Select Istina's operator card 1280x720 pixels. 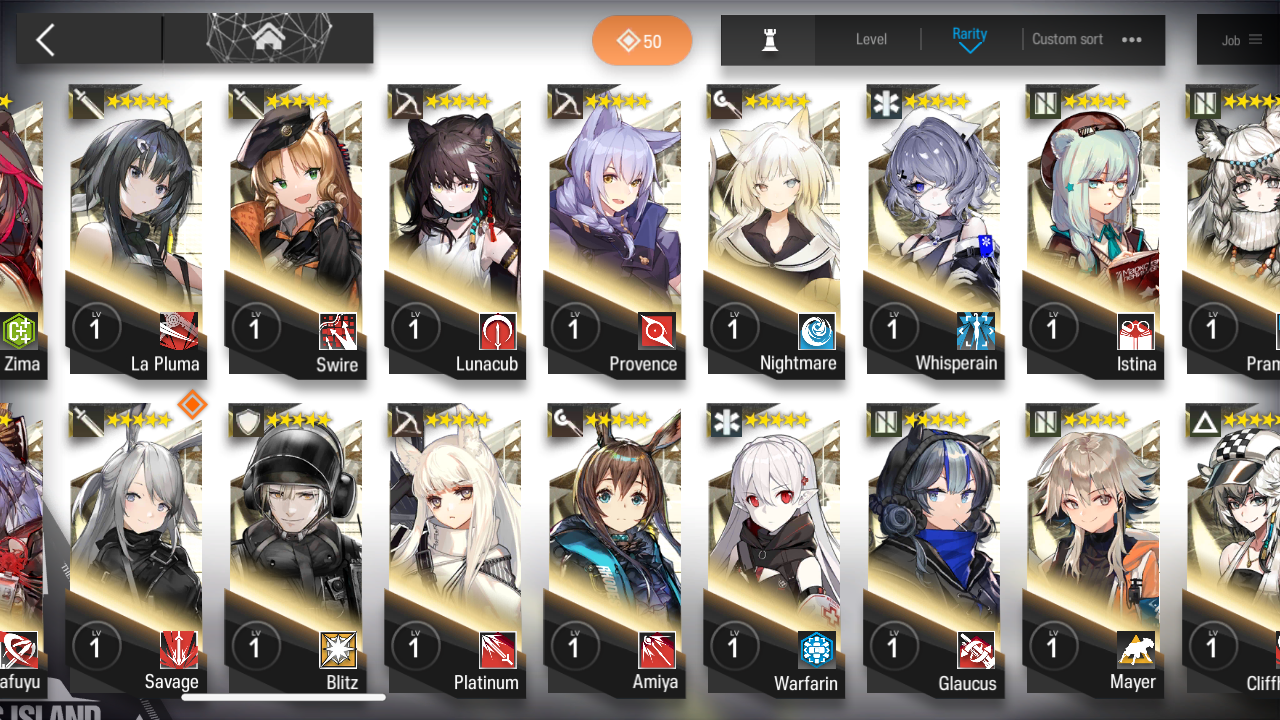coord(1093,230)
